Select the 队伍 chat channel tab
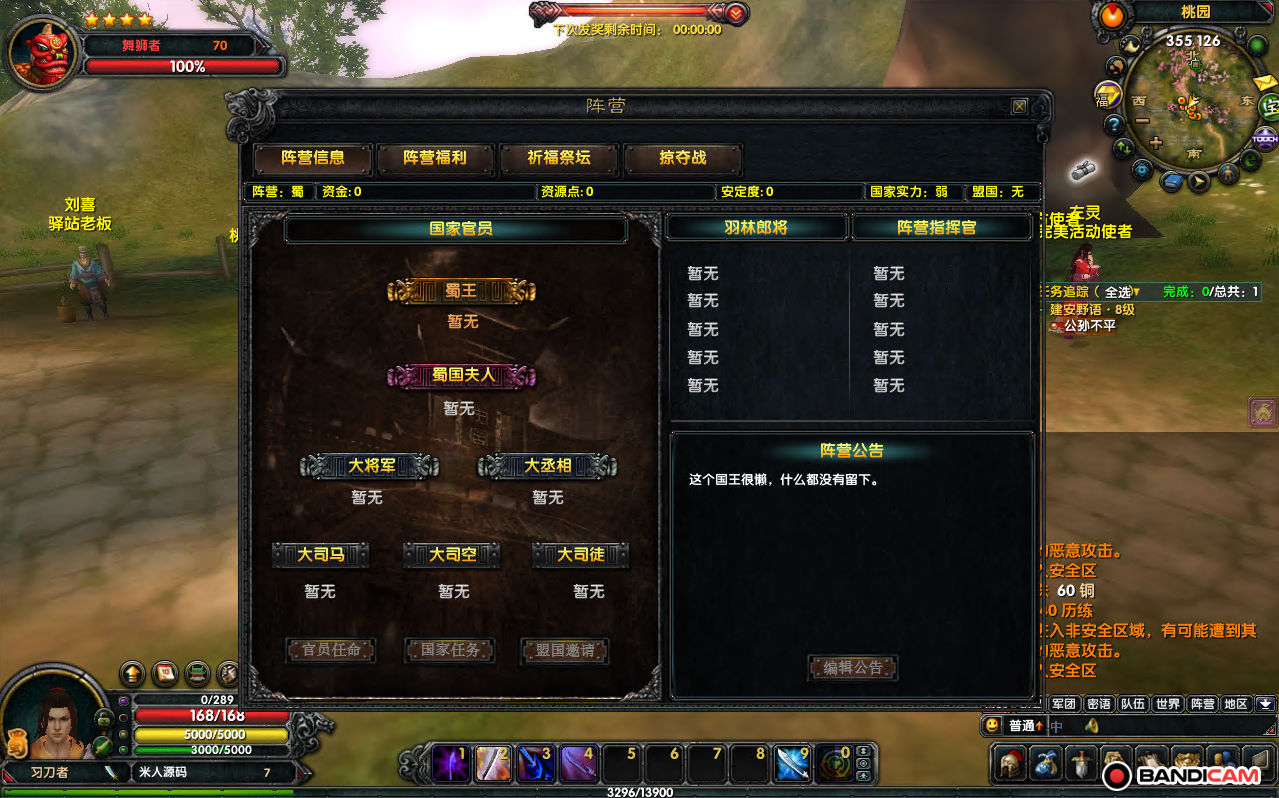Screen dimensions: 1279x798 pyautogui.click(x=1132, y=704)
